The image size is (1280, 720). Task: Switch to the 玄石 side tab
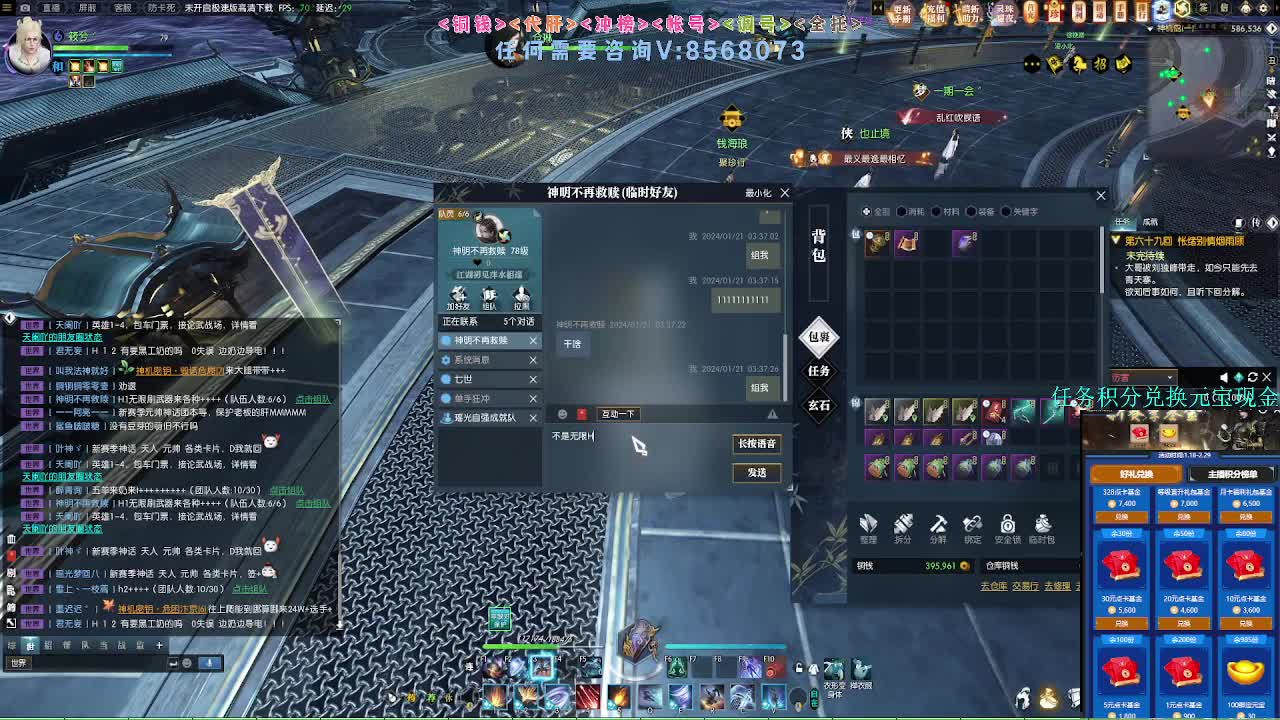point(820,407)
